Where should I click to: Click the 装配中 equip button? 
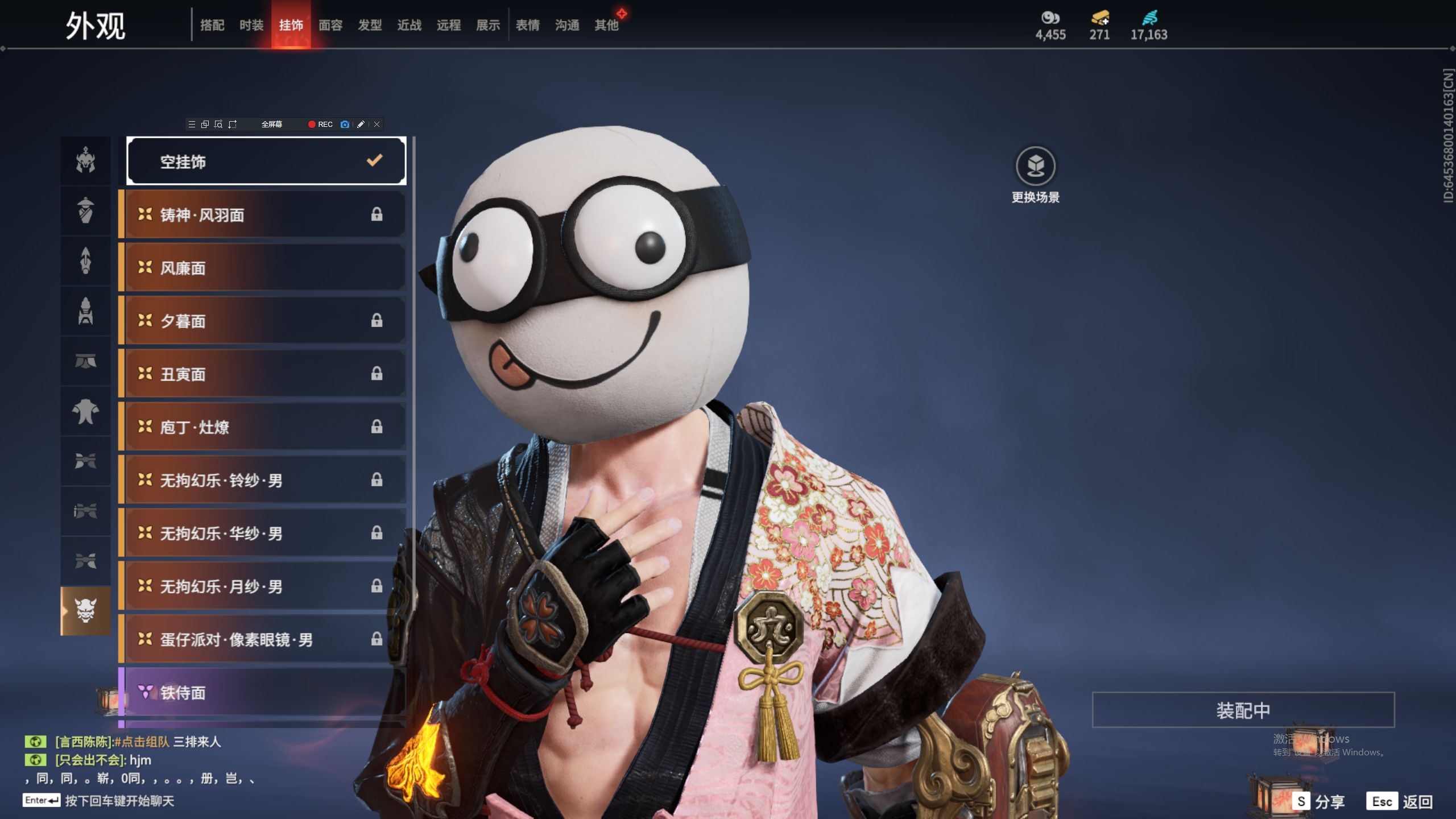(1243, 710)
